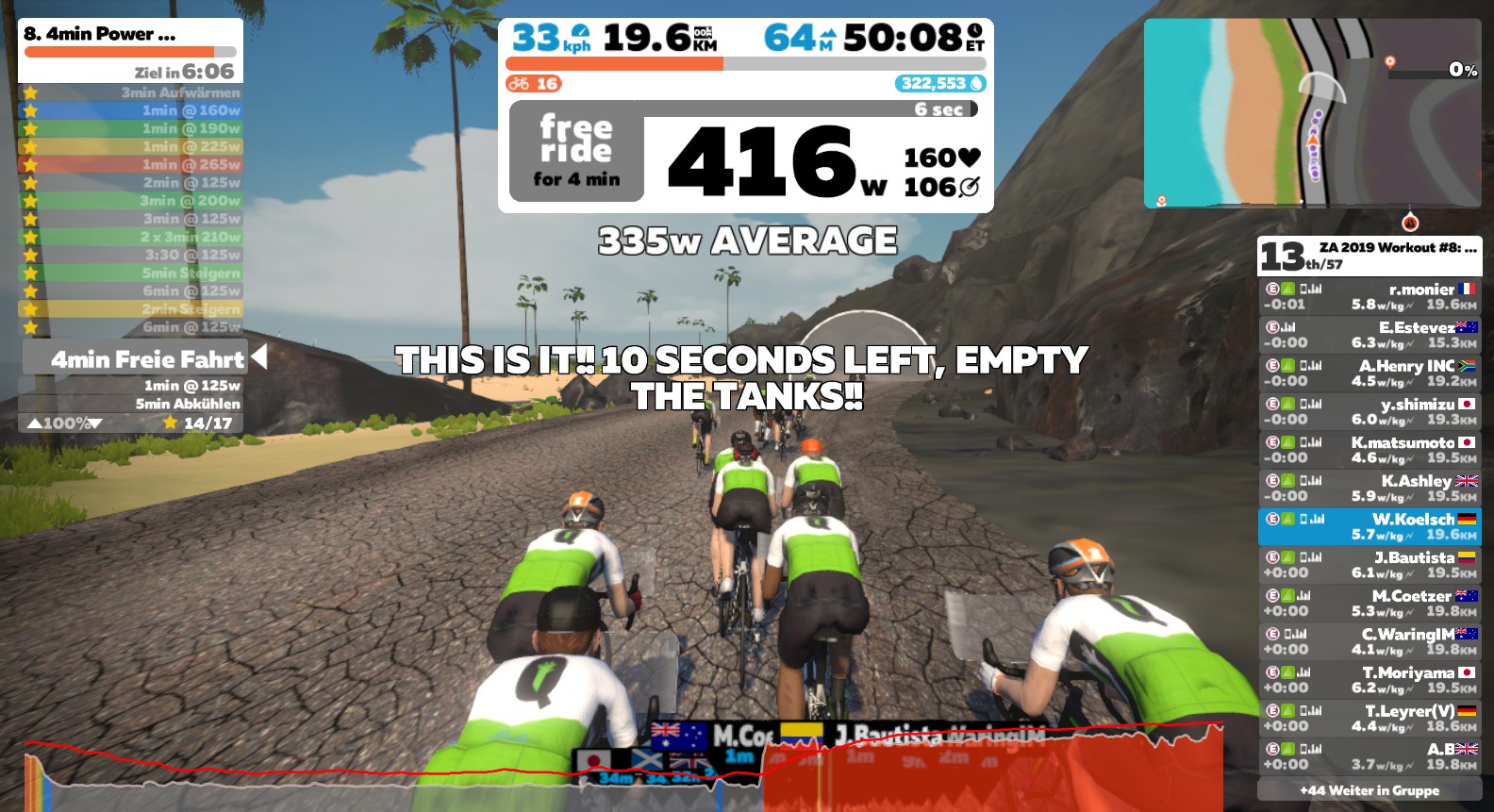
Task: Pick y.shimizu from the riders list
Action: (x=1369, y=412)
